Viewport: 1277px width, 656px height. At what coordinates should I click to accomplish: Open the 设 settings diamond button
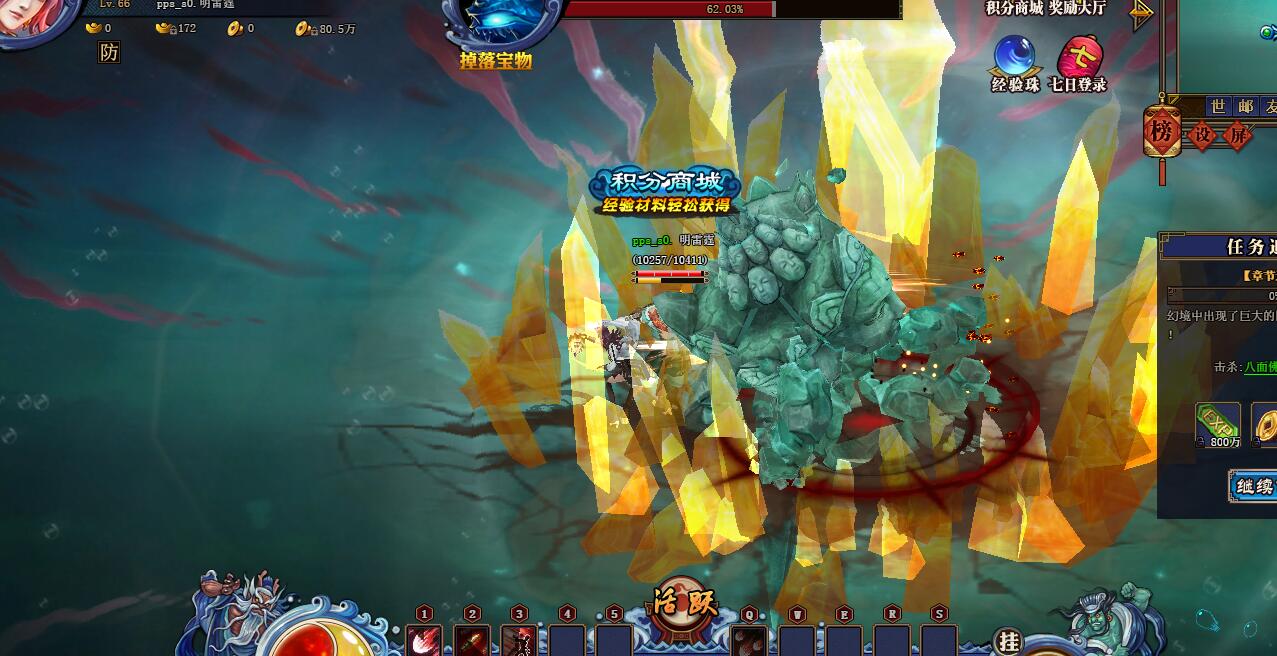click(x=1204, y=134)
